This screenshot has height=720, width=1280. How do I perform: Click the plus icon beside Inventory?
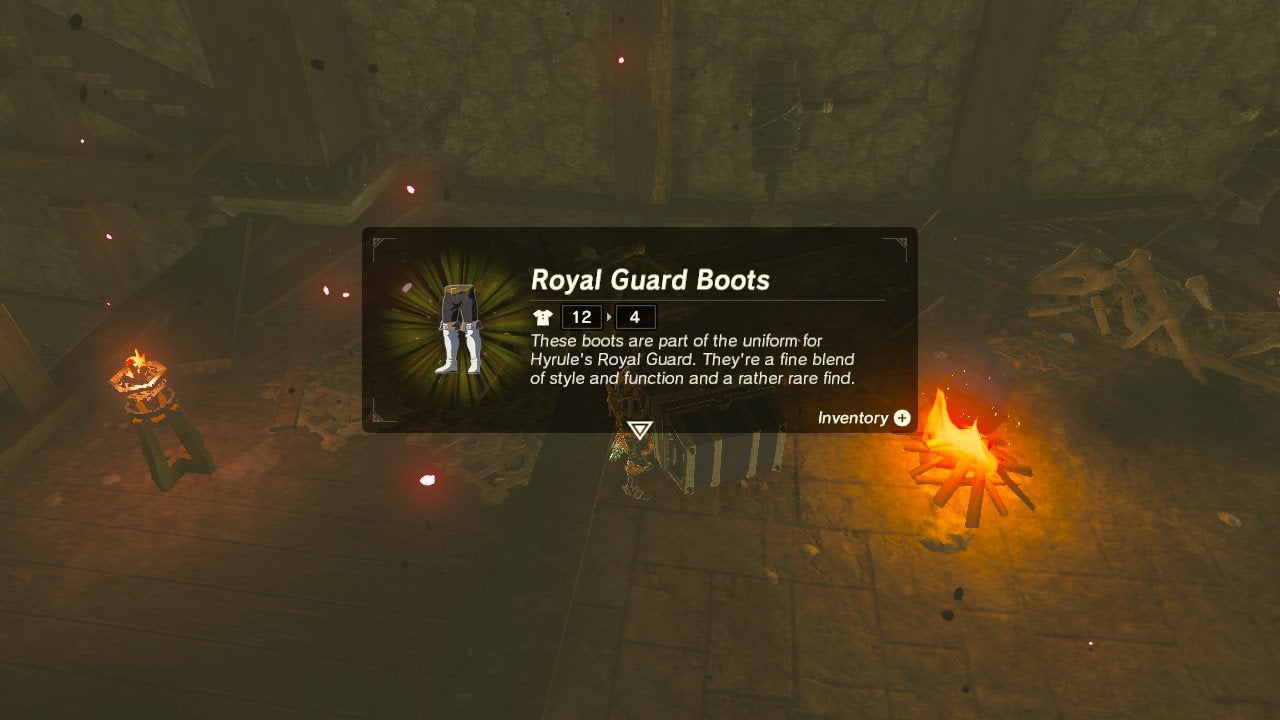point(901,418)
